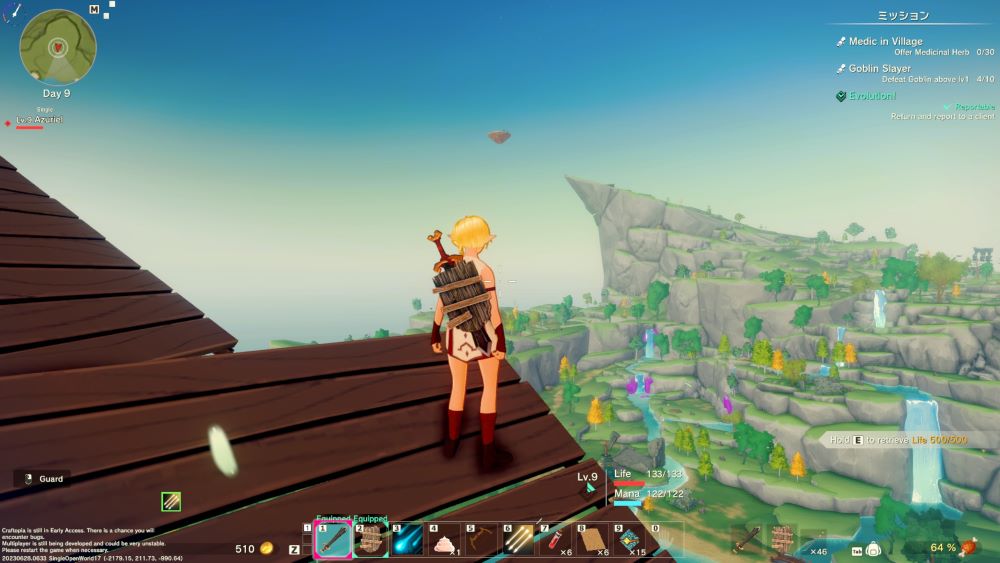The width and height of the screenshot is (1000, 563).
Task: Select the Lv.3 Azuriel party member entry
Action: pyautogui.click(x=40, y=120)
